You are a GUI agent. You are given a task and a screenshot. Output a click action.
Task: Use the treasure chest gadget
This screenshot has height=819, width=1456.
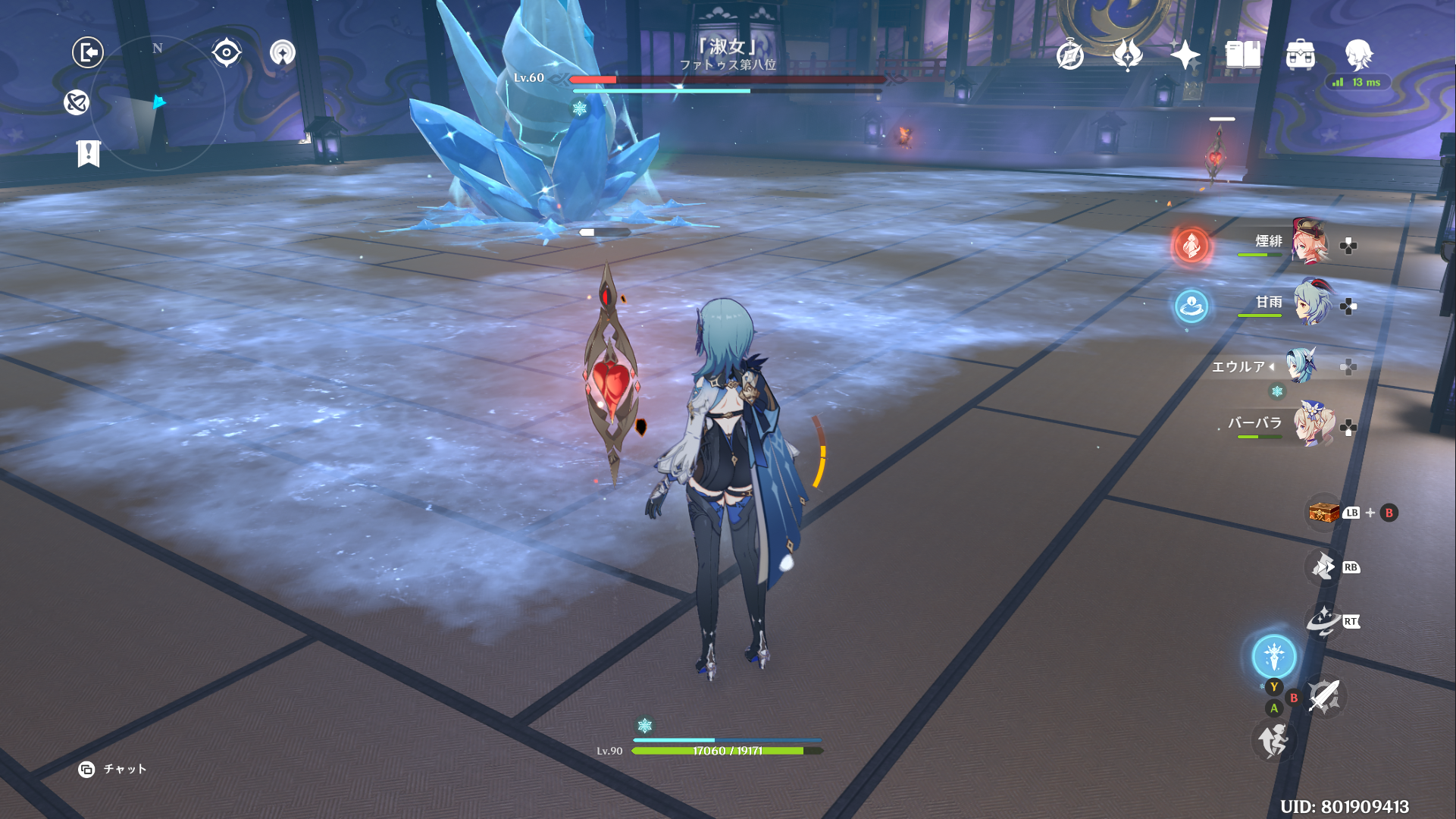[x=1323, y=513]
